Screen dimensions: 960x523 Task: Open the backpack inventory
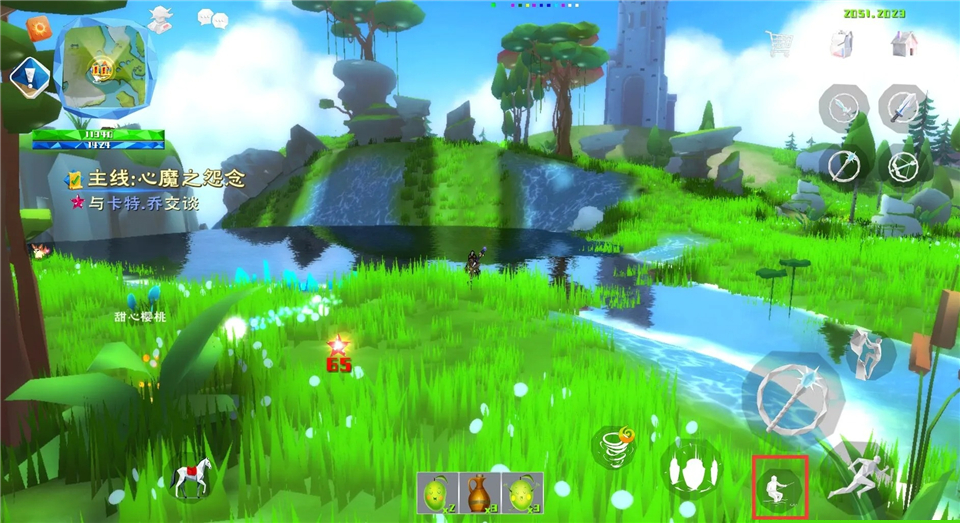tap(840, 43)
